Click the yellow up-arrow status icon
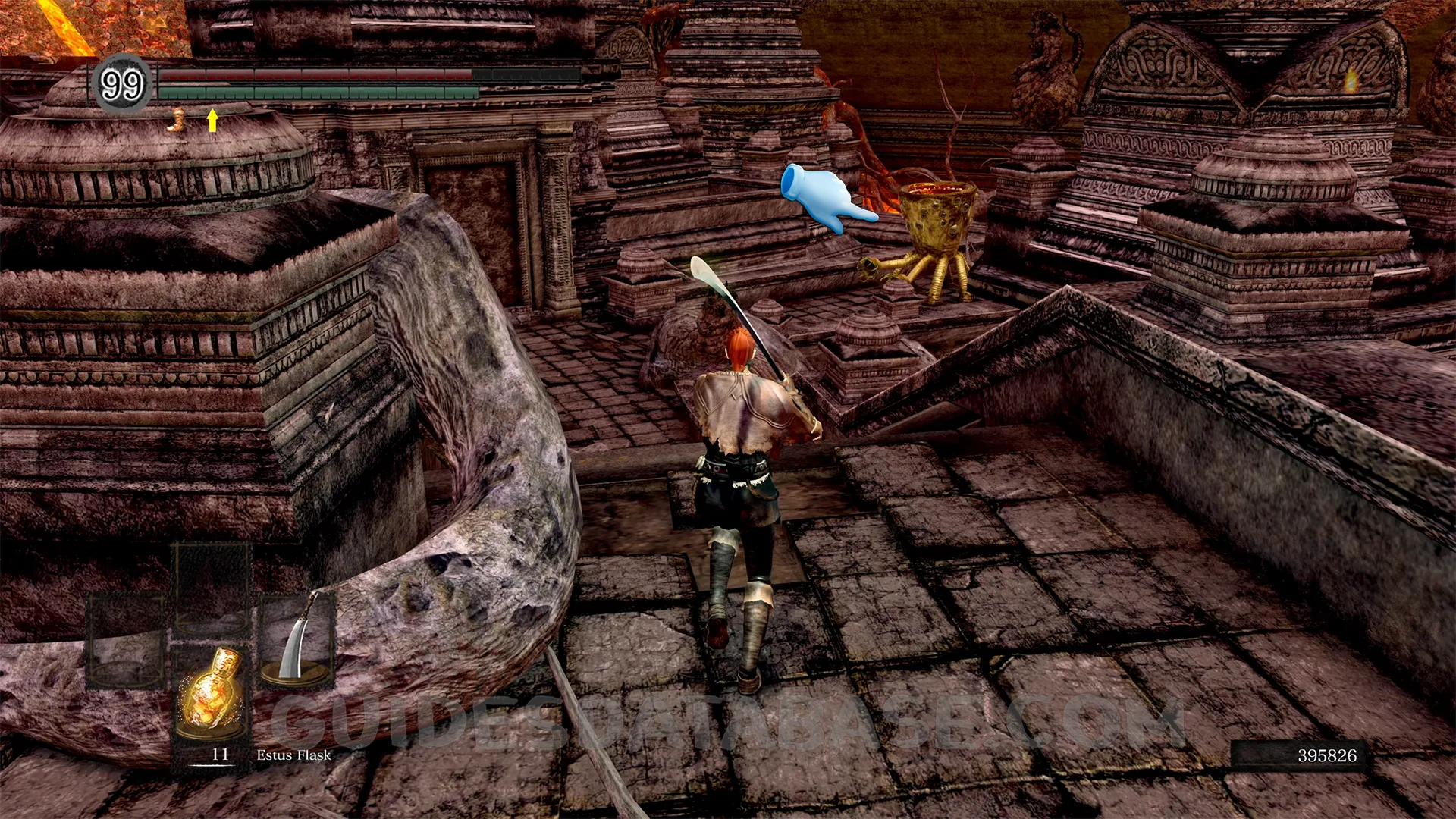 coord(212,120)
